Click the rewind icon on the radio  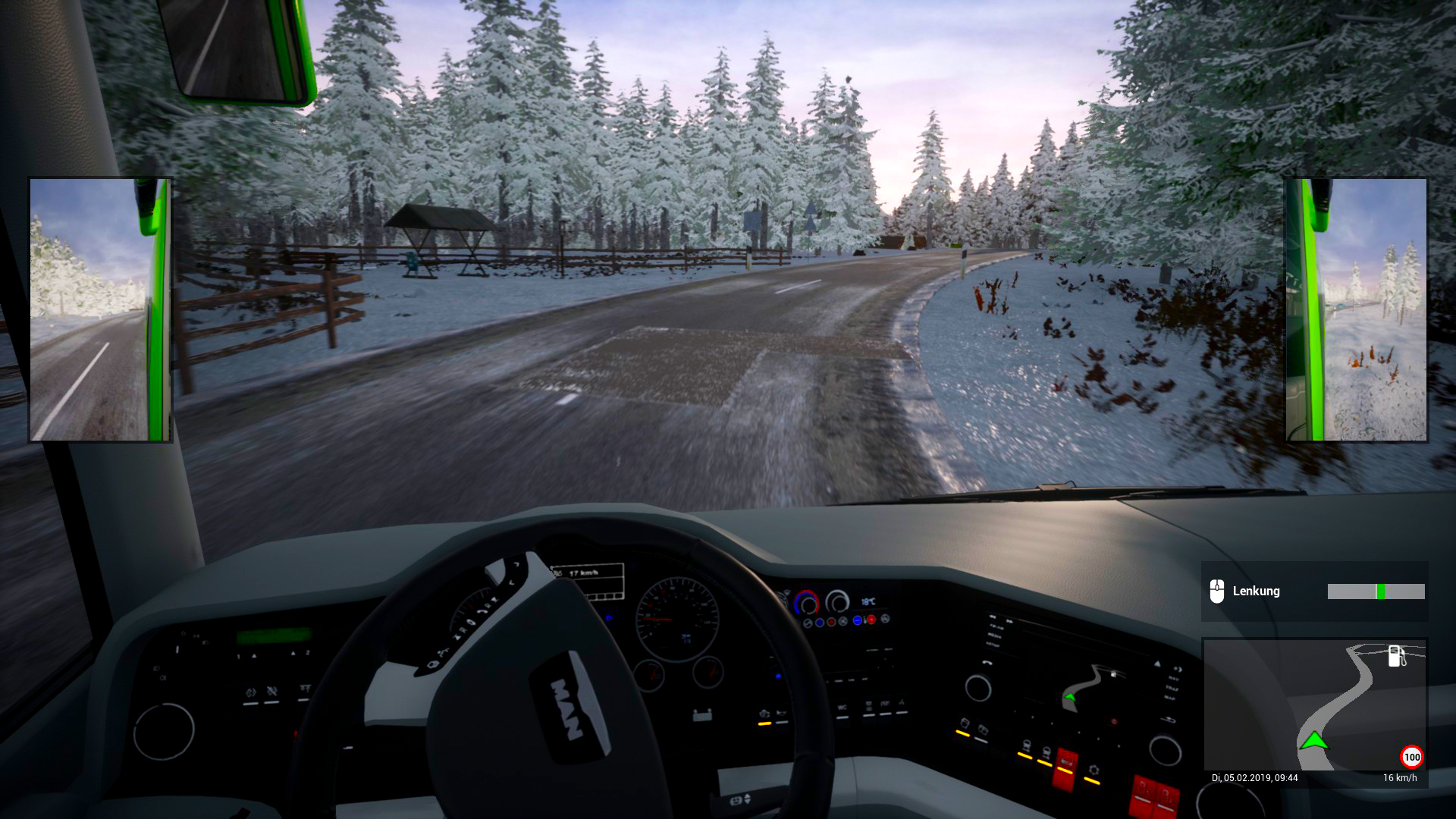(993, 617)
